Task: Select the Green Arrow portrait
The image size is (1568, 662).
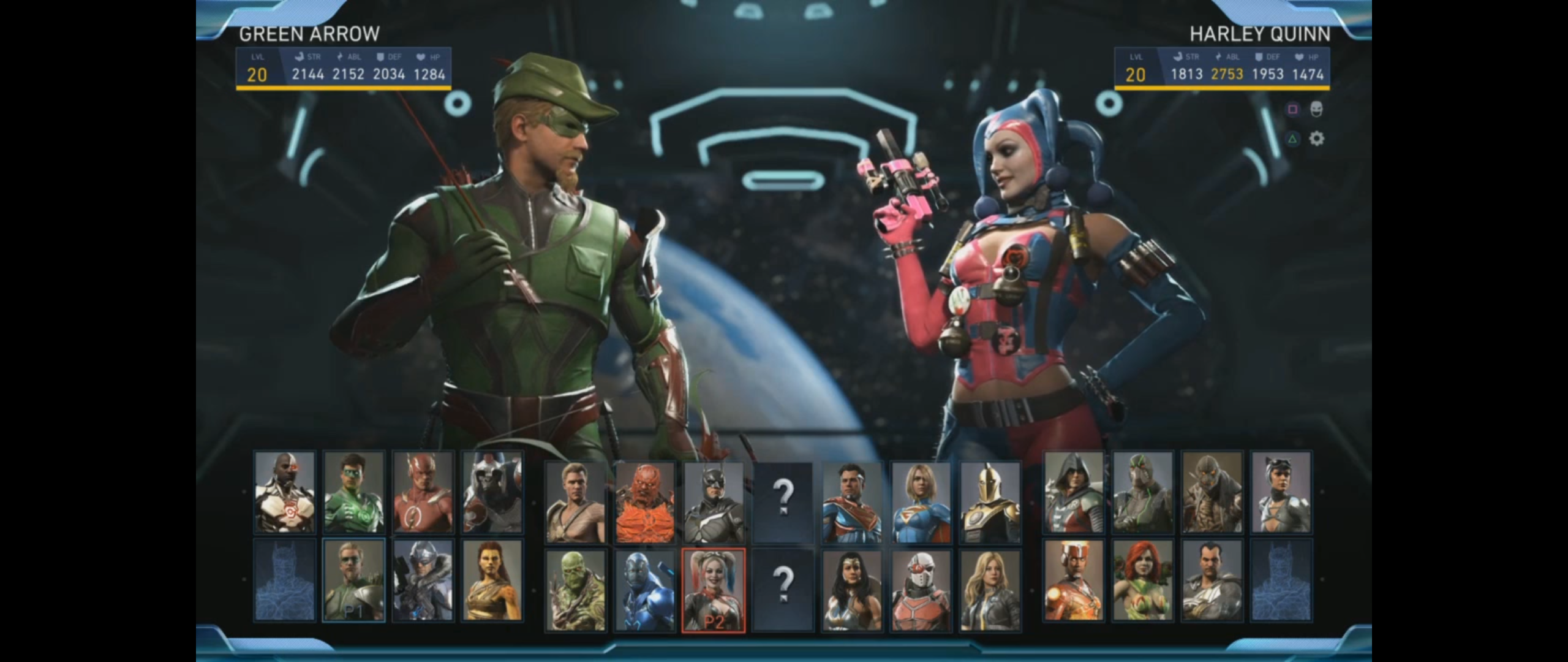Action: pyautogui.click(x=353, y=580)
